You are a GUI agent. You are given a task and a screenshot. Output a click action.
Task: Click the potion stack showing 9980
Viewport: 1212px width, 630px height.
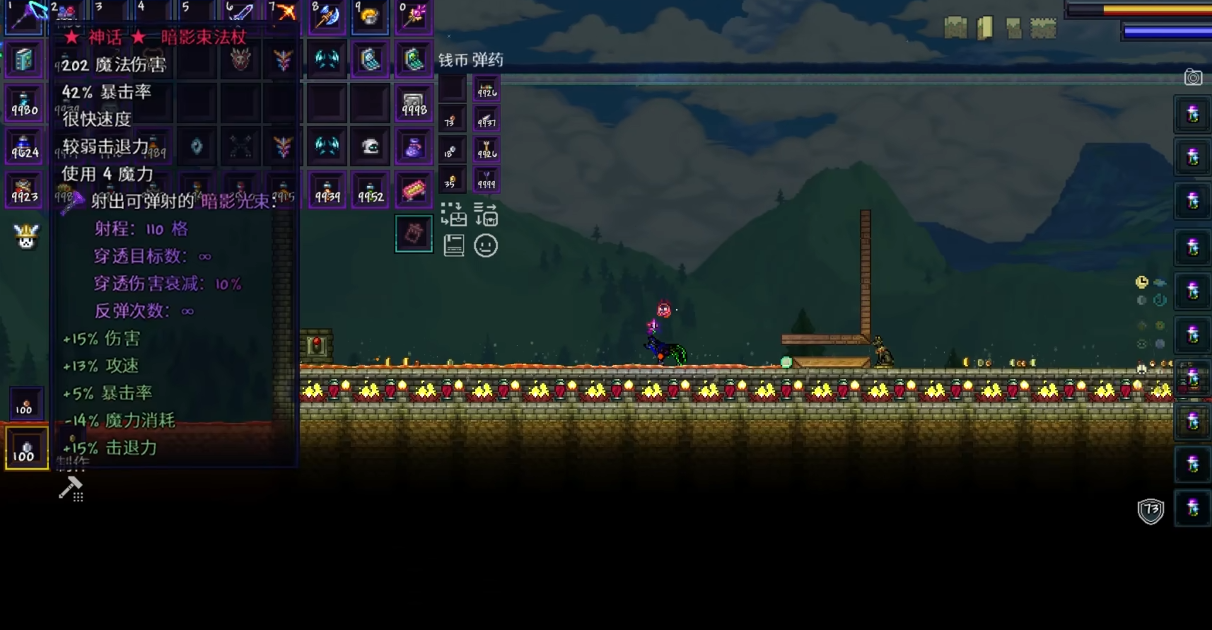(24, 103)
